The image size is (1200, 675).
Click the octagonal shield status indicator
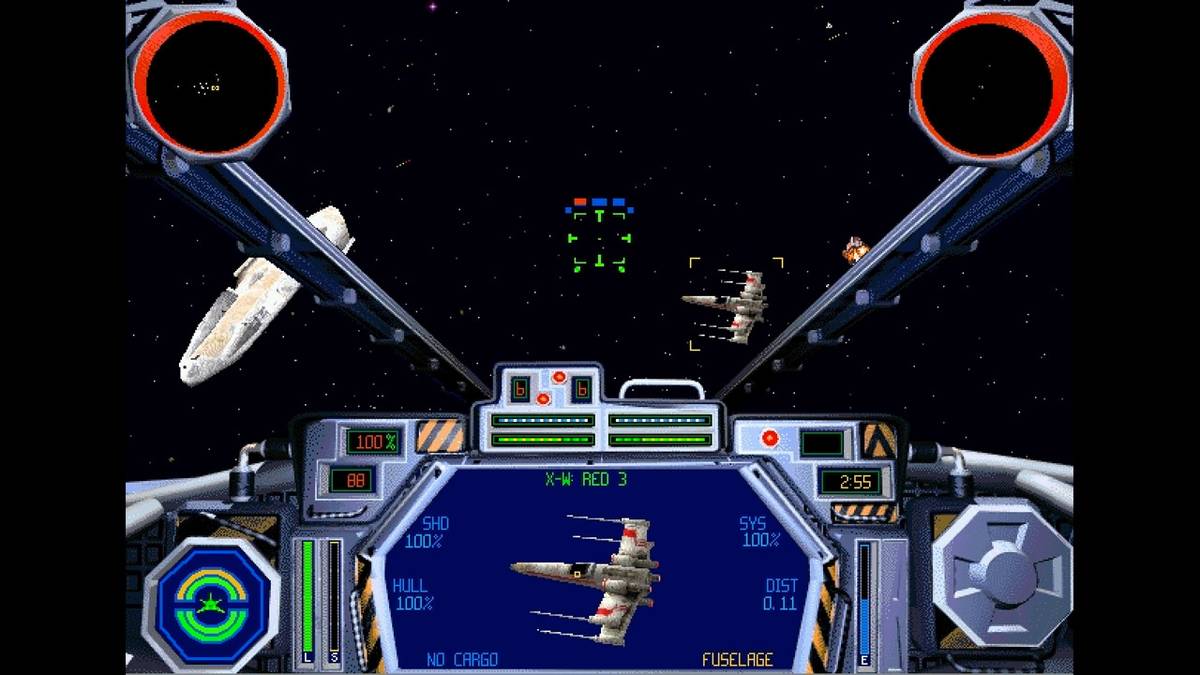coord(211,603)
